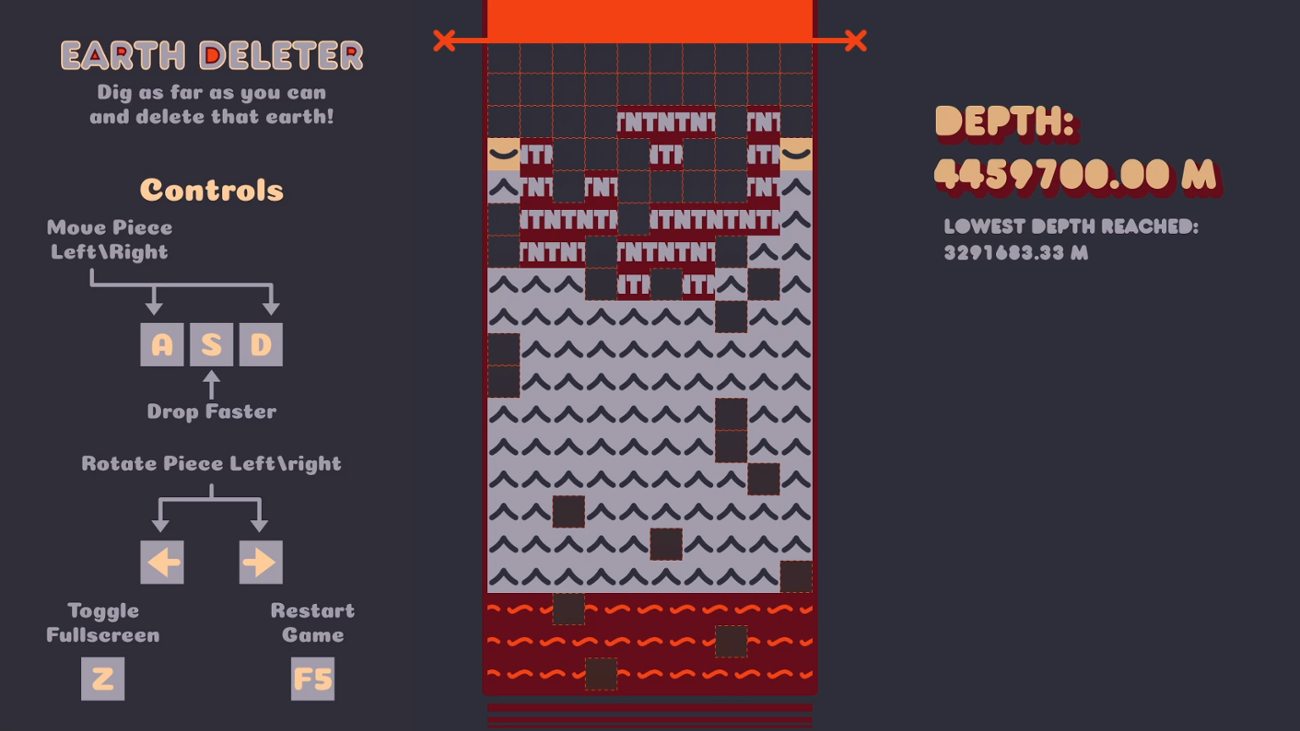Select the A key movement icon
Viewport: 1300px width, 731px height.
point(162,344)
